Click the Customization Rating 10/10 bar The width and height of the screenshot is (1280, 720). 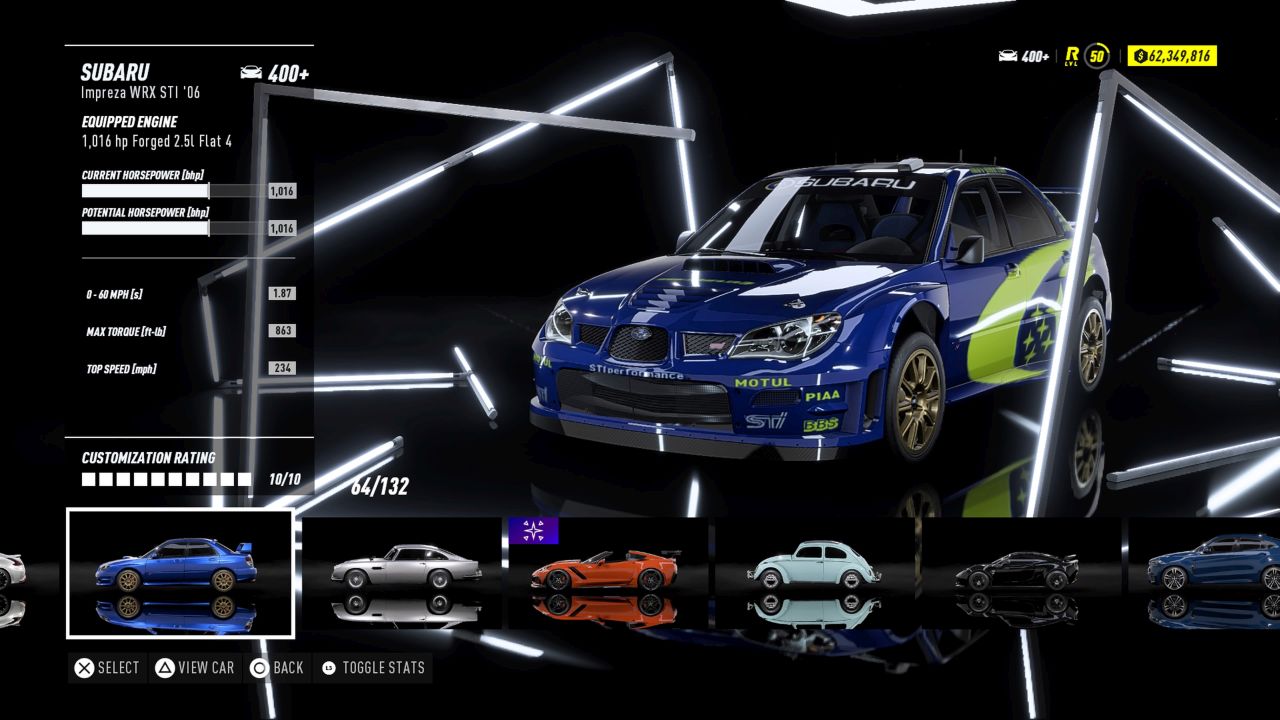pyautogui.click(x=165, y=477)
